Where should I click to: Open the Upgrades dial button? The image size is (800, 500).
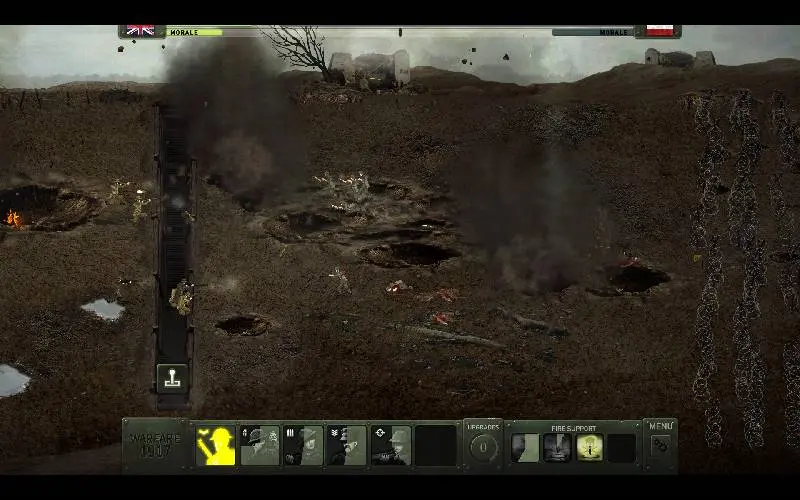point(484,446)
